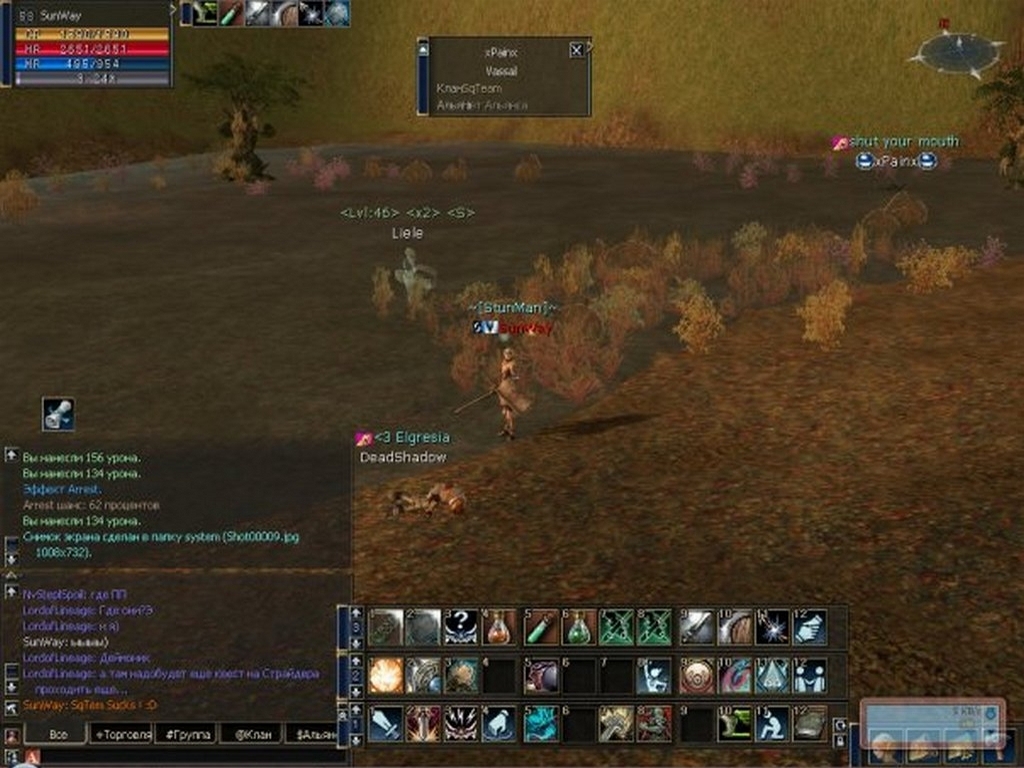The image size is (1024, 768).
Task: Click the chat message input field
Action: click(190, 757)
